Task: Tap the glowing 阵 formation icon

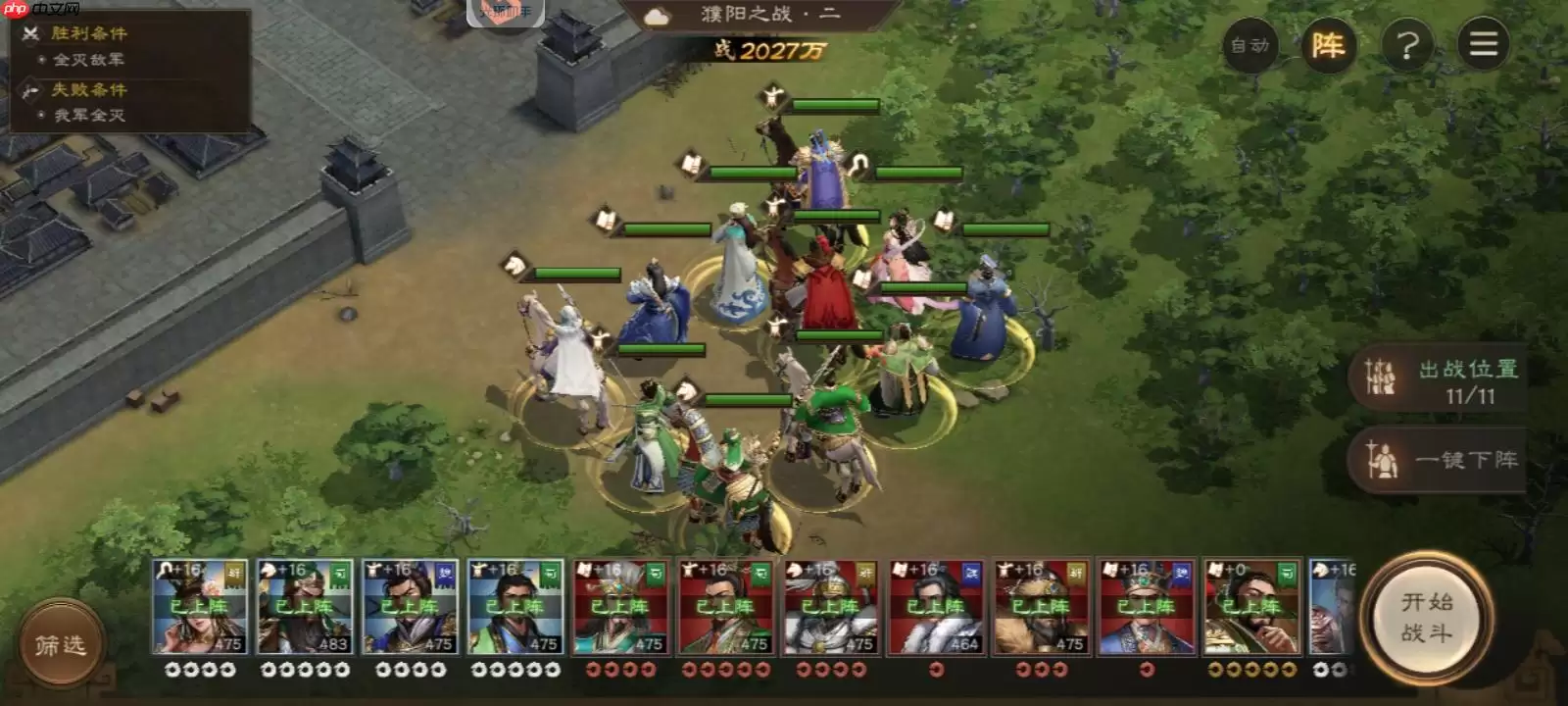Action: tap(1328, 45)
